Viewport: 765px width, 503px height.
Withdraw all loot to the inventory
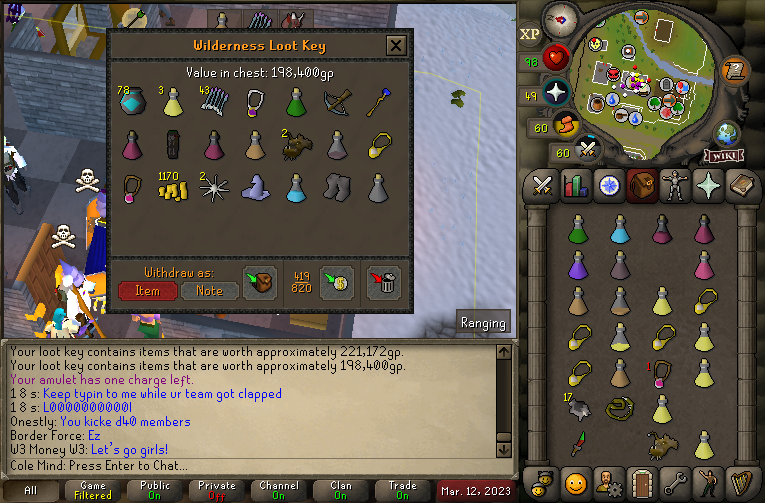[260, 283]
